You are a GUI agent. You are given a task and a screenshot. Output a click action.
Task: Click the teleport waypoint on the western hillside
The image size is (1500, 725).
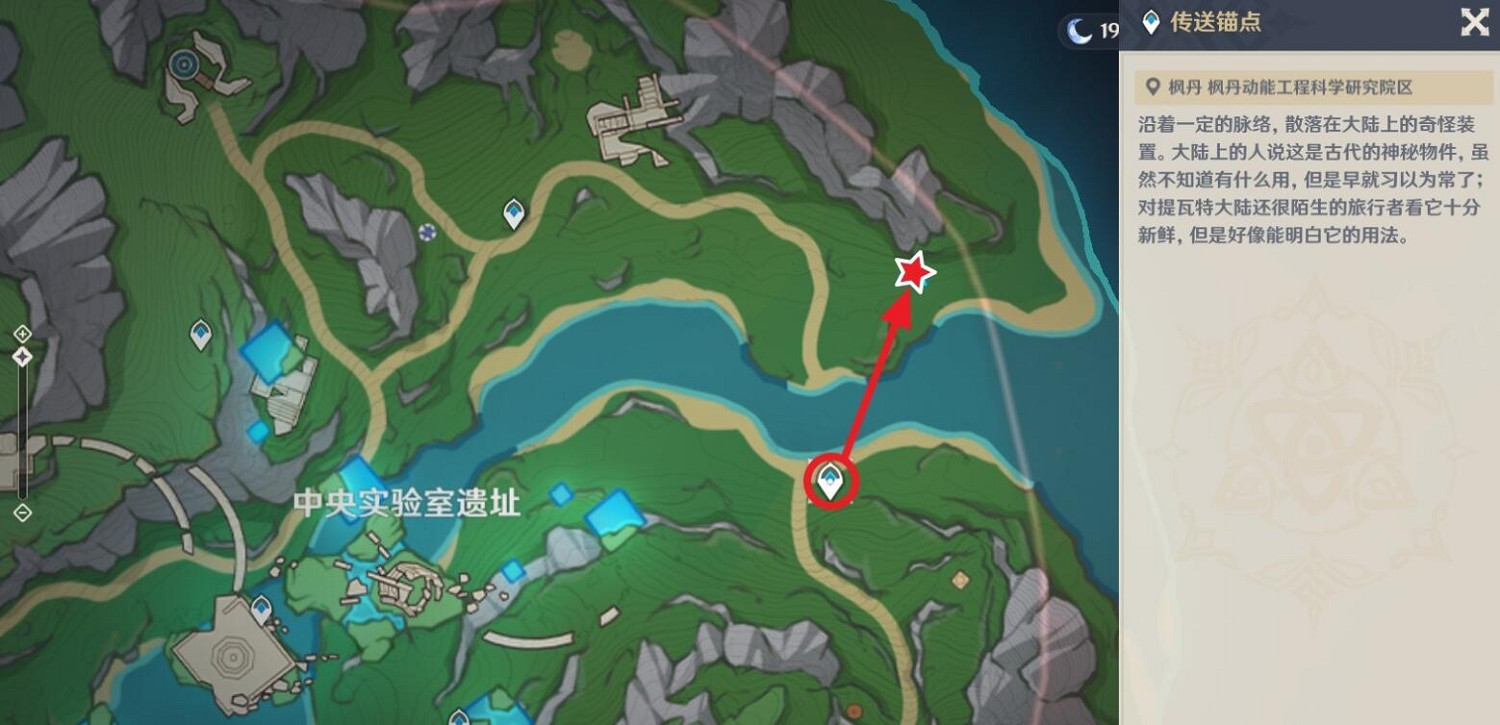[199, 333]
